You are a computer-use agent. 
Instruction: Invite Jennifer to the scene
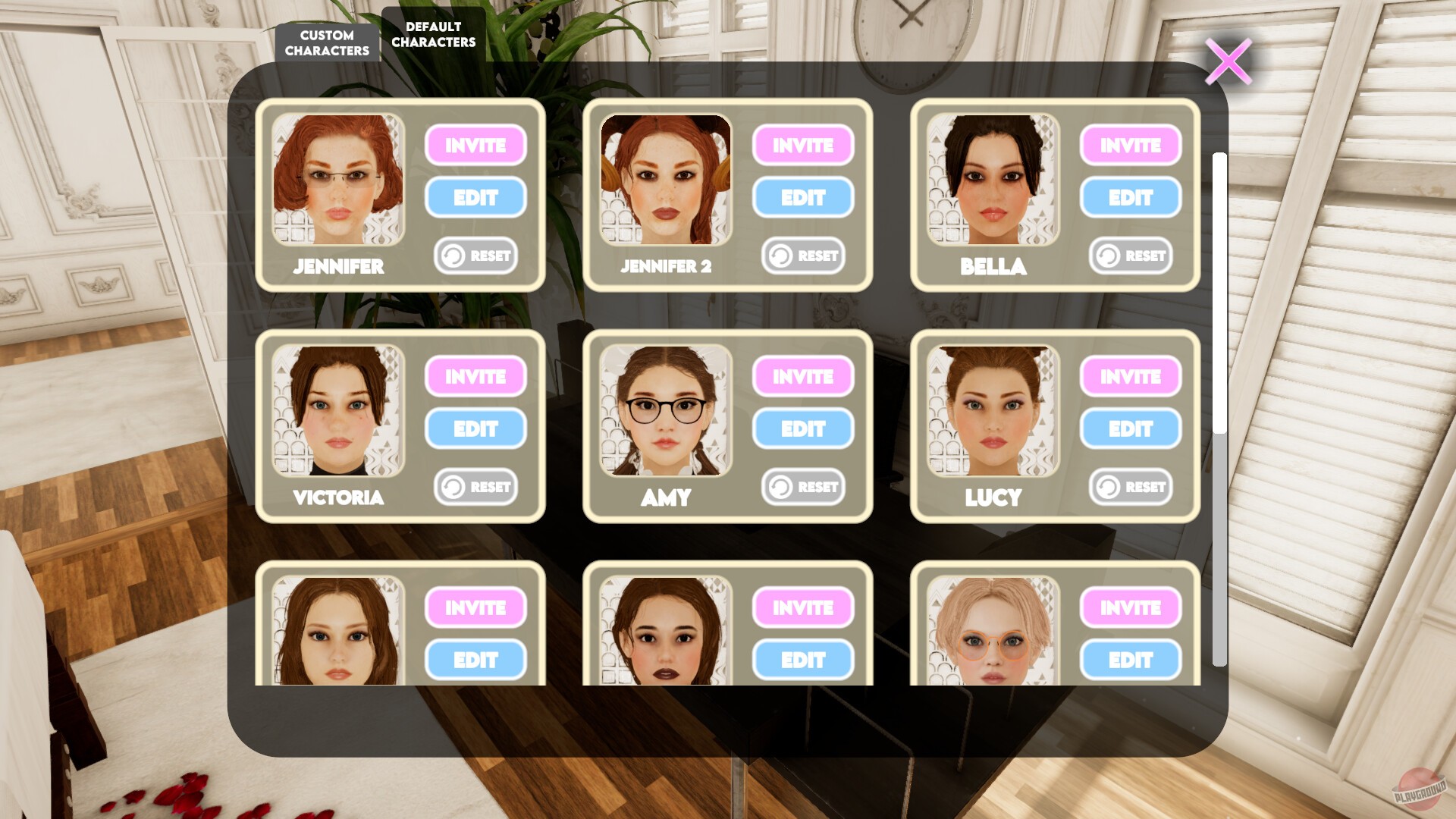475,146
